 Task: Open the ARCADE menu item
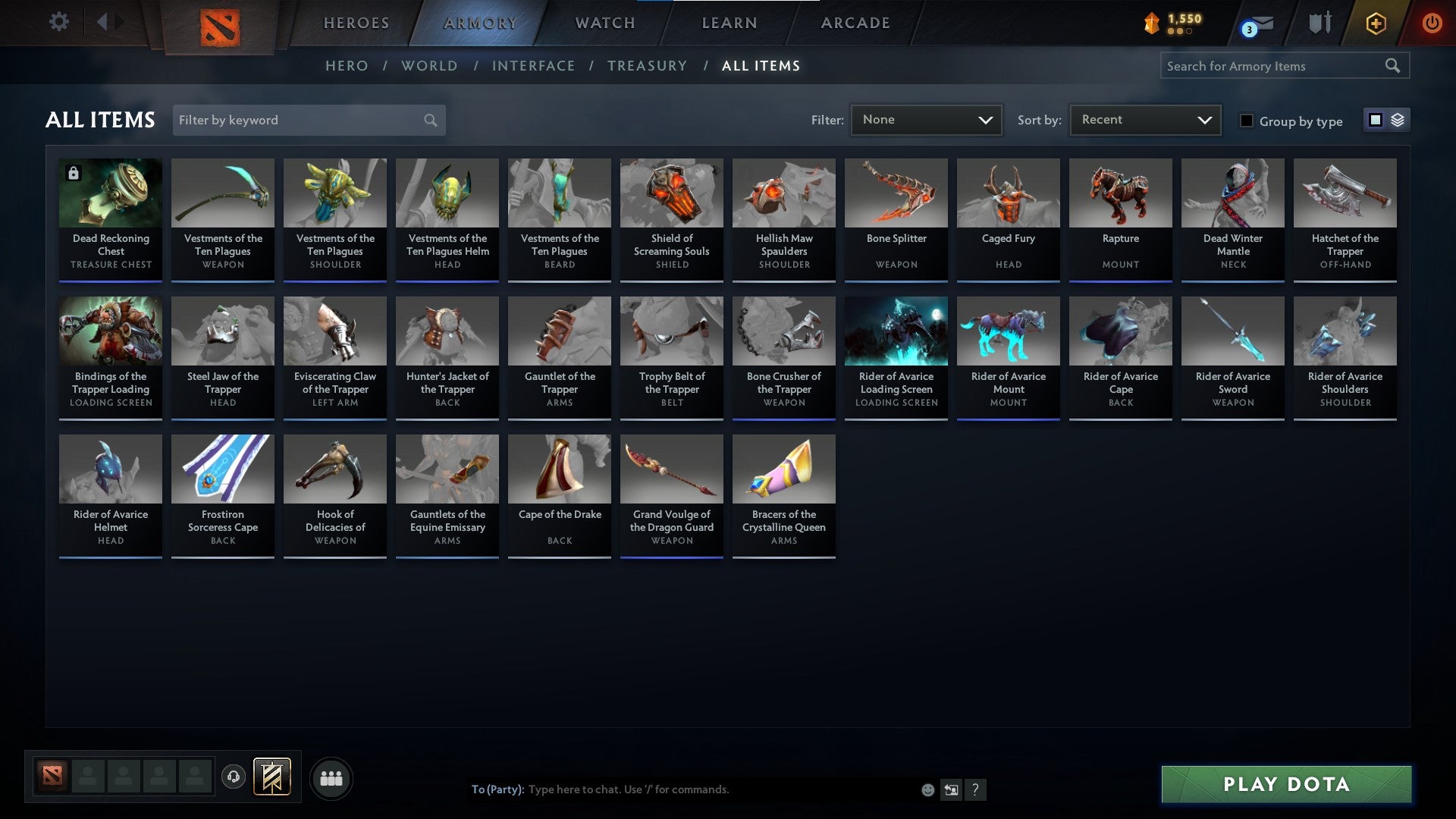(854, 23)
